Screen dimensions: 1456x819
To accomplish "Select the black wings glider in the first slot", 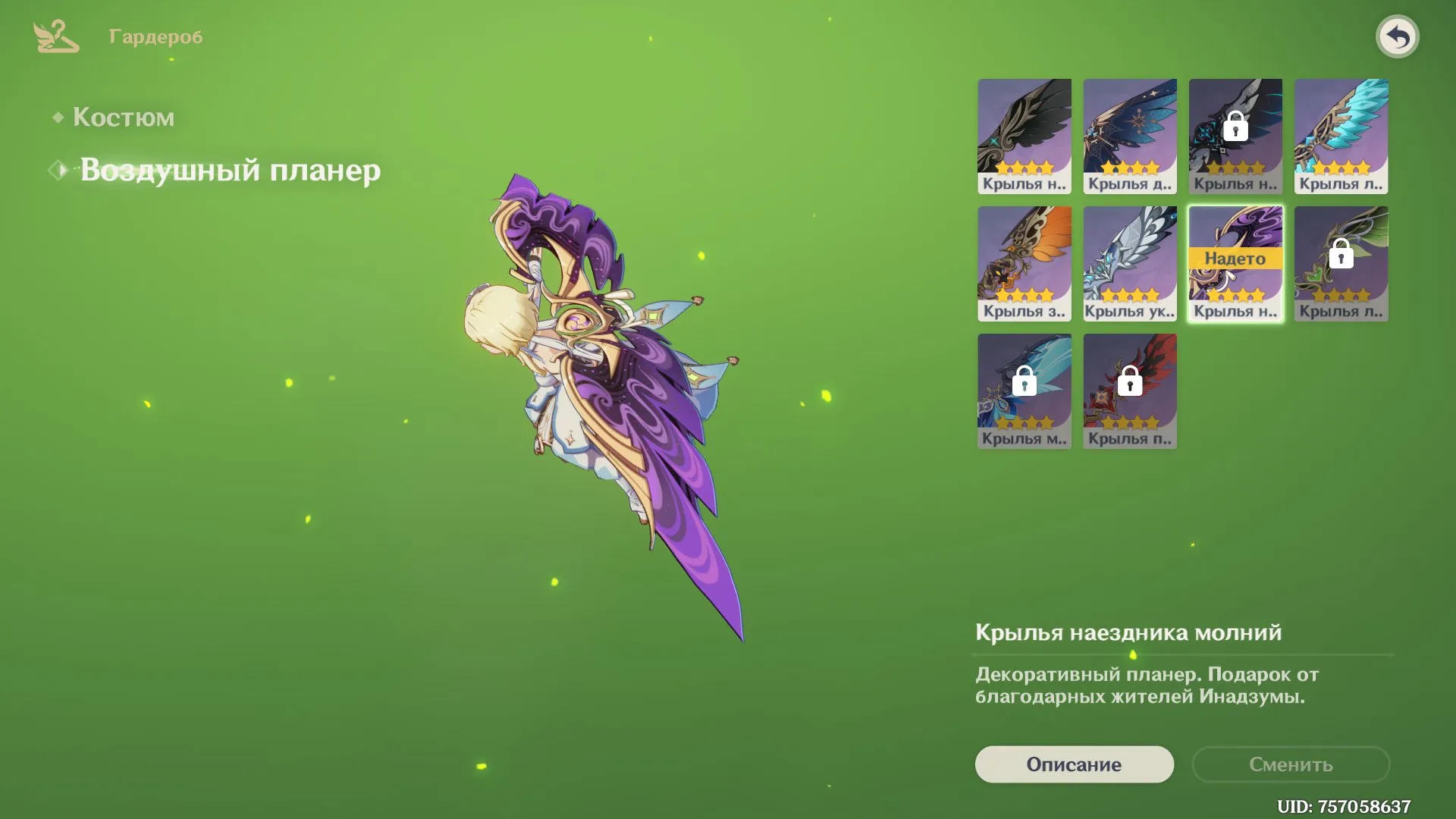I will coord(1024,135).
